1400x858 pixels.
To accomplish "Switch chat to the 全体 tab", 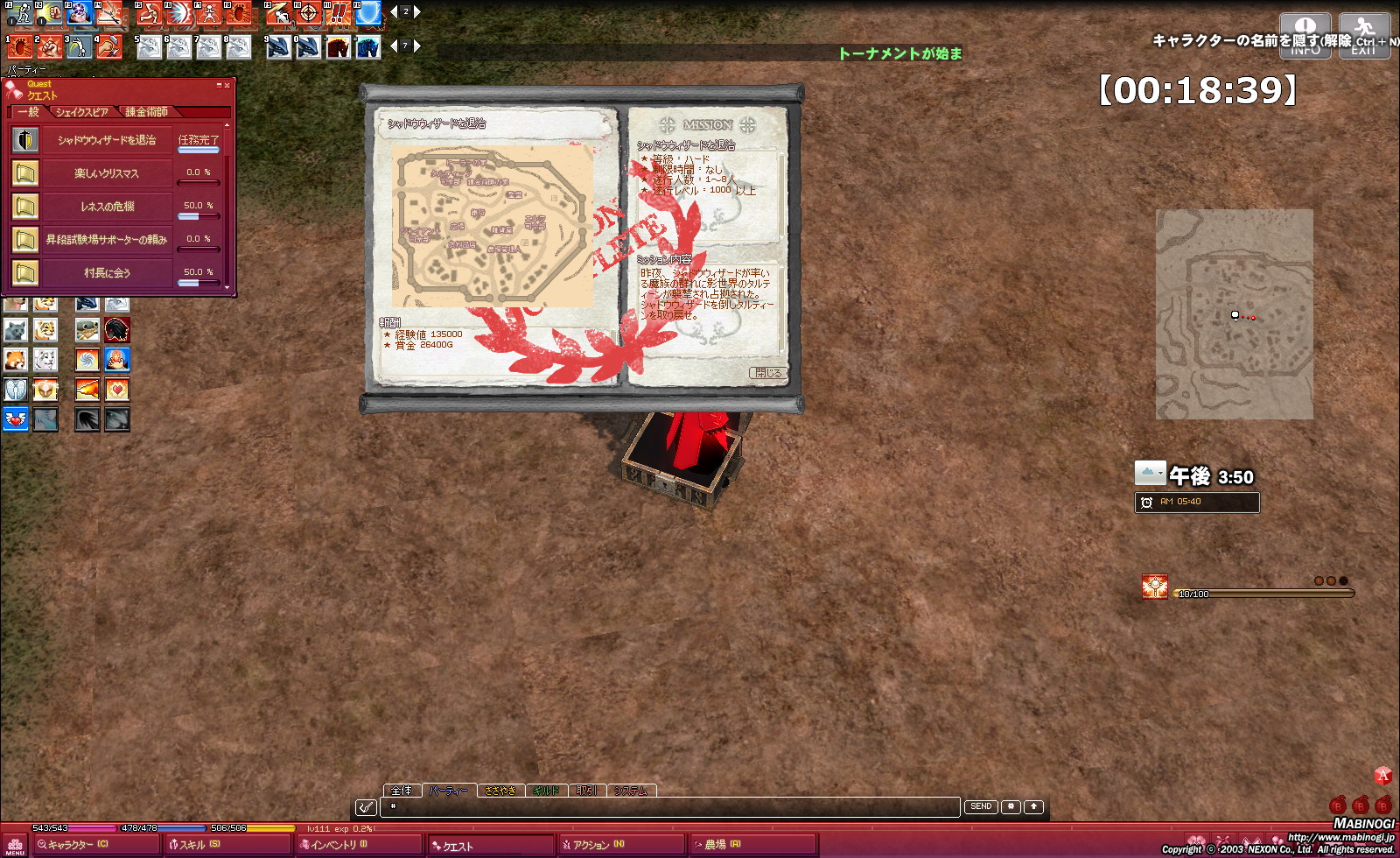I will (402, 791).
